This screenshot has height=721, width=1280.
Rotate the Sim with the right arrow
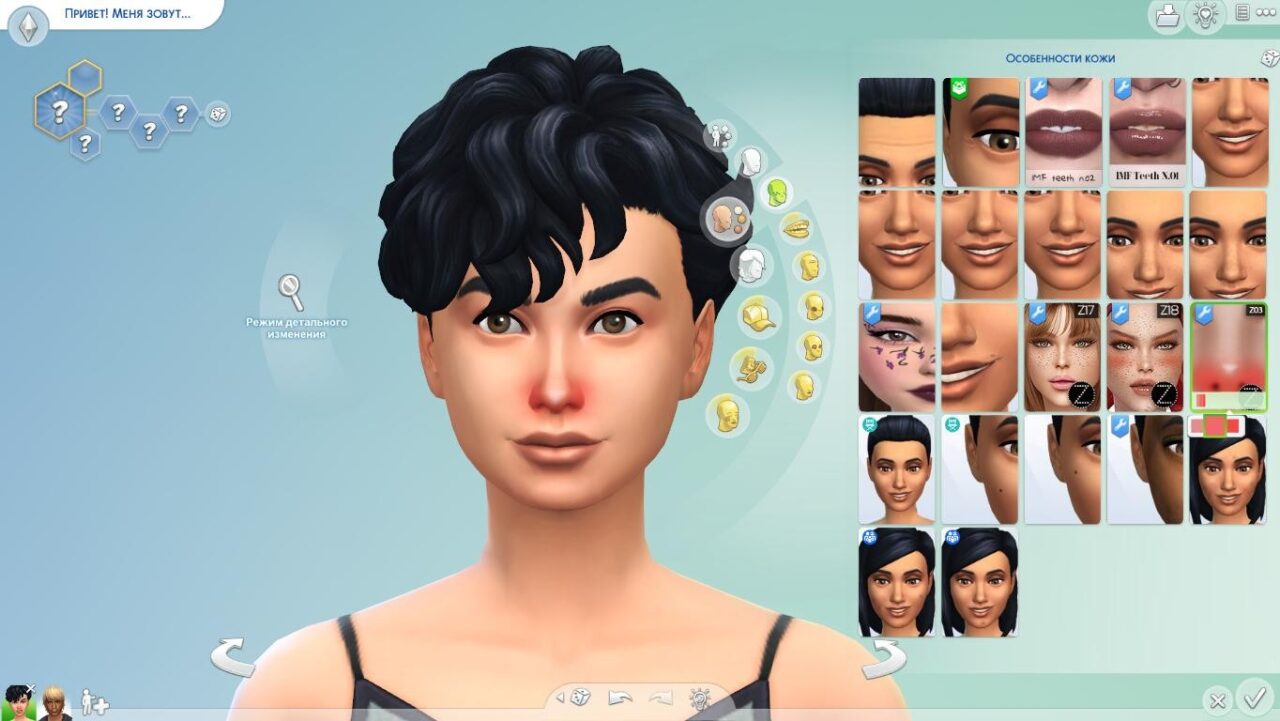pyautogui.click(x=883, y=658)
